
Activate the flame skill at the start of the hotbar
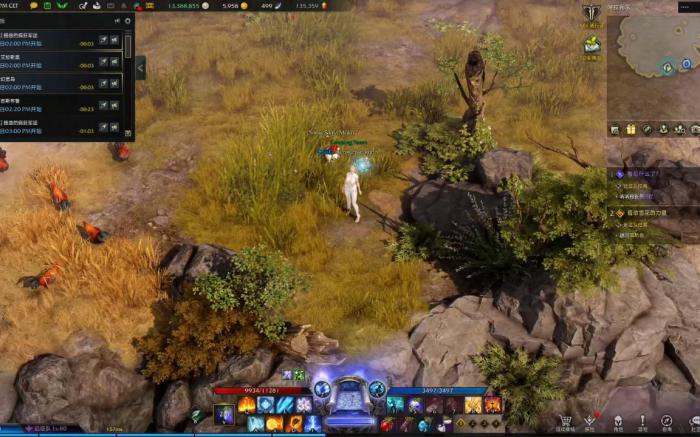(246, 405)
